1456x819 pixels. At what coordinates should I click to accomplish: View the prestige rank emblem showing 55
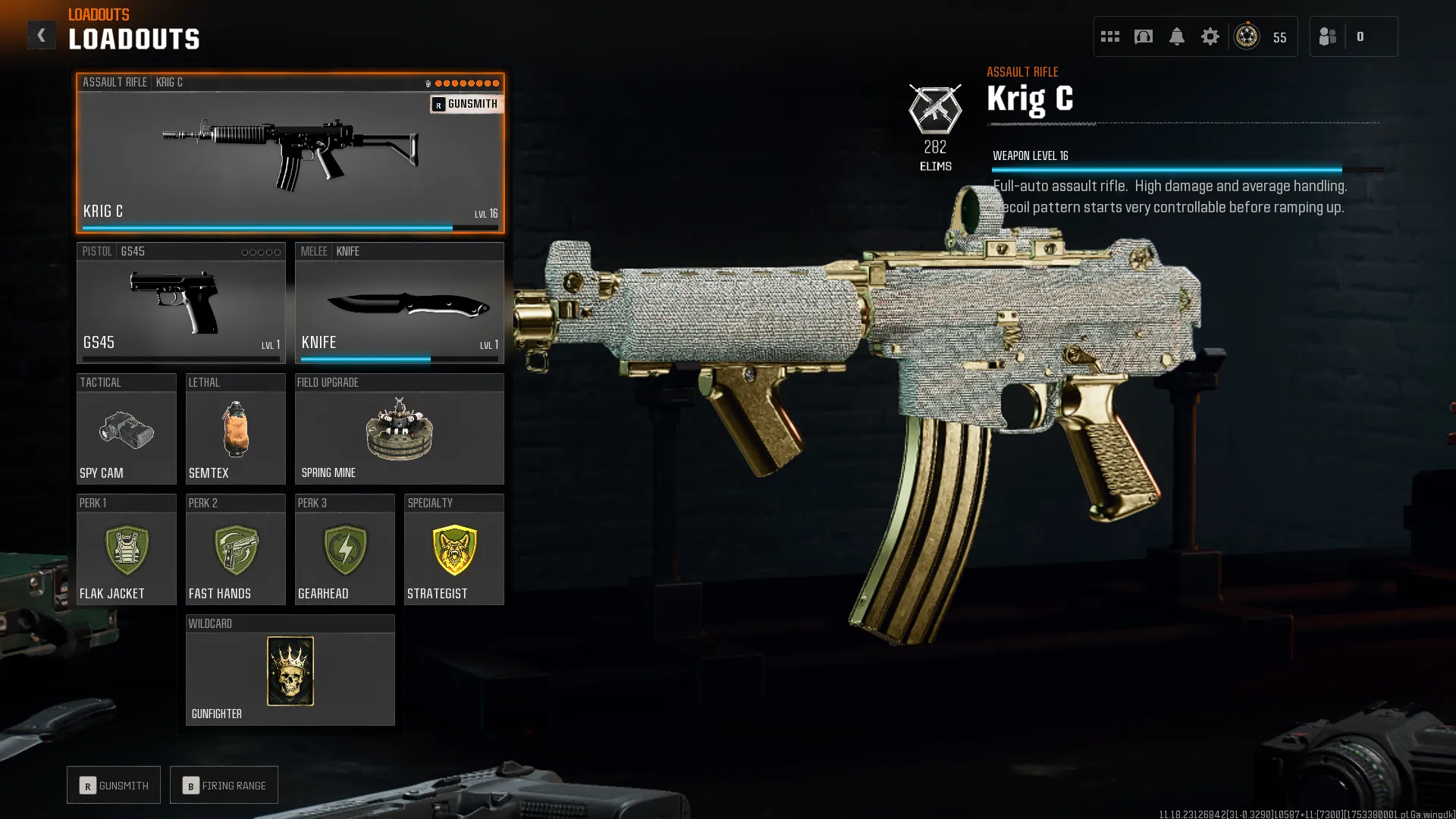pos(1246,36)
